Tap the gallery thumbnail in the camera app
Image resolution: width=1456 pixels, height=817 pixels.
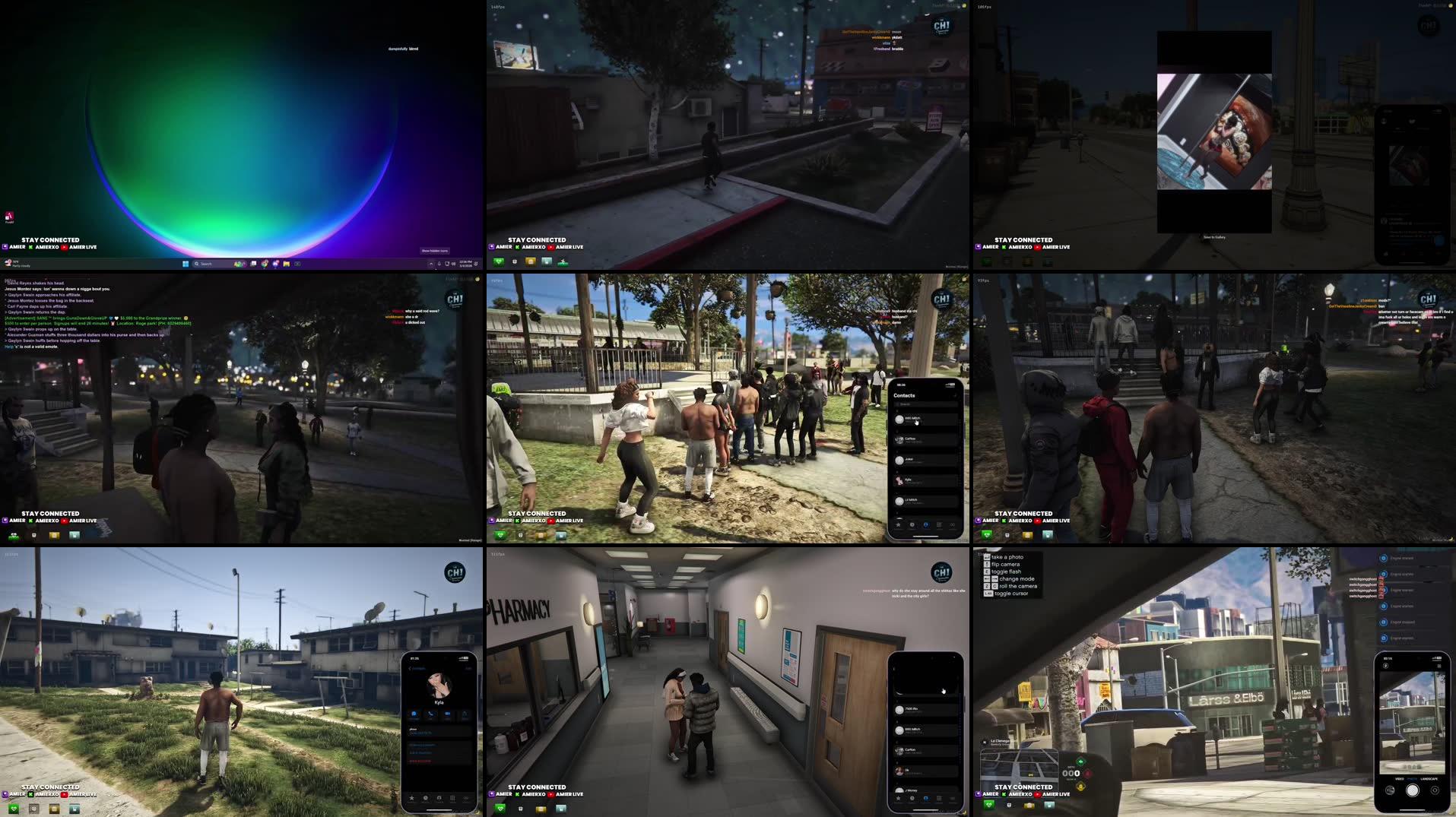[x=1391, y=790]
